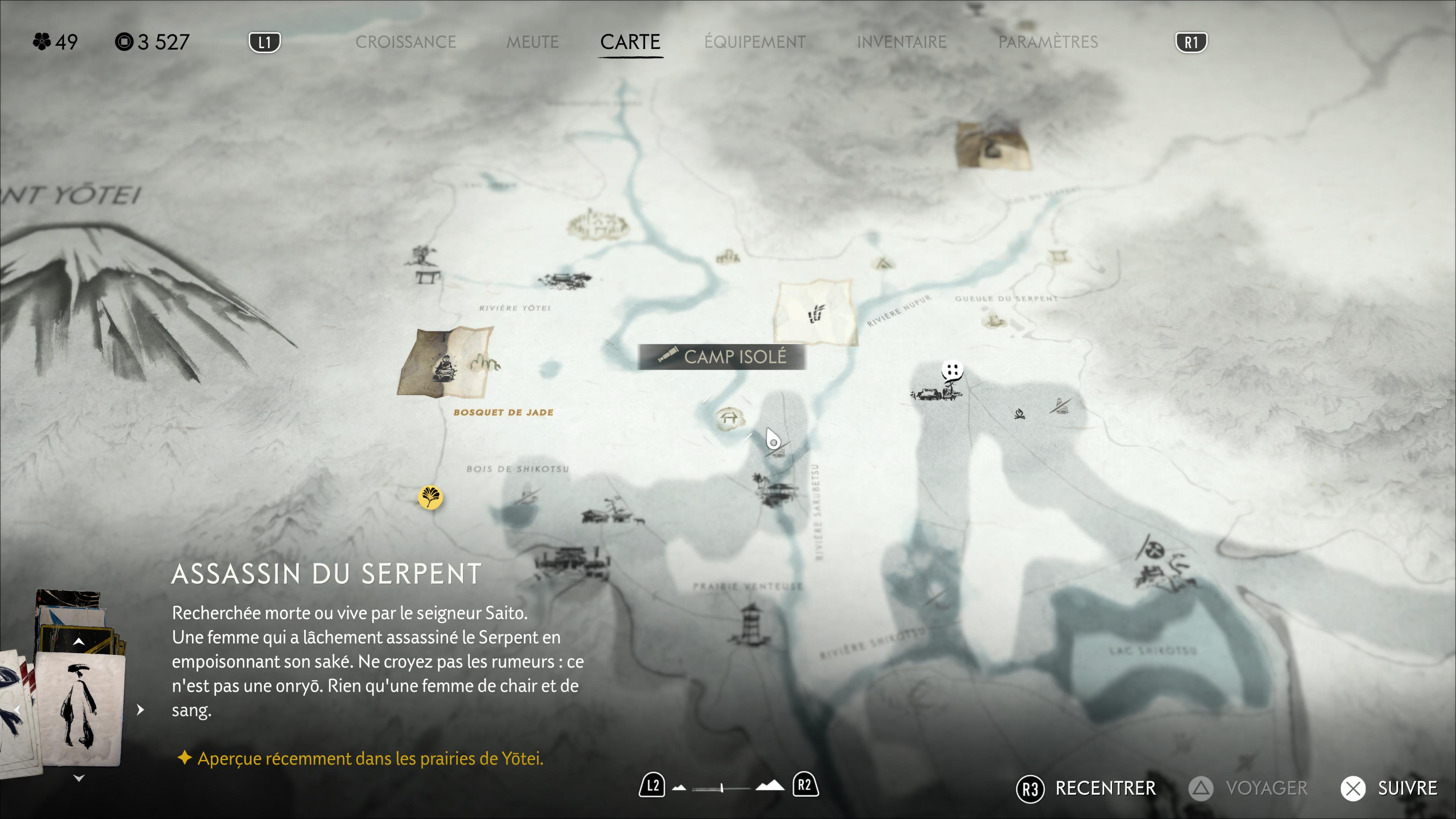Screen dimensions: 1456x819
Task: Select the campfire icon on the map
Action: pos(1020,414)
